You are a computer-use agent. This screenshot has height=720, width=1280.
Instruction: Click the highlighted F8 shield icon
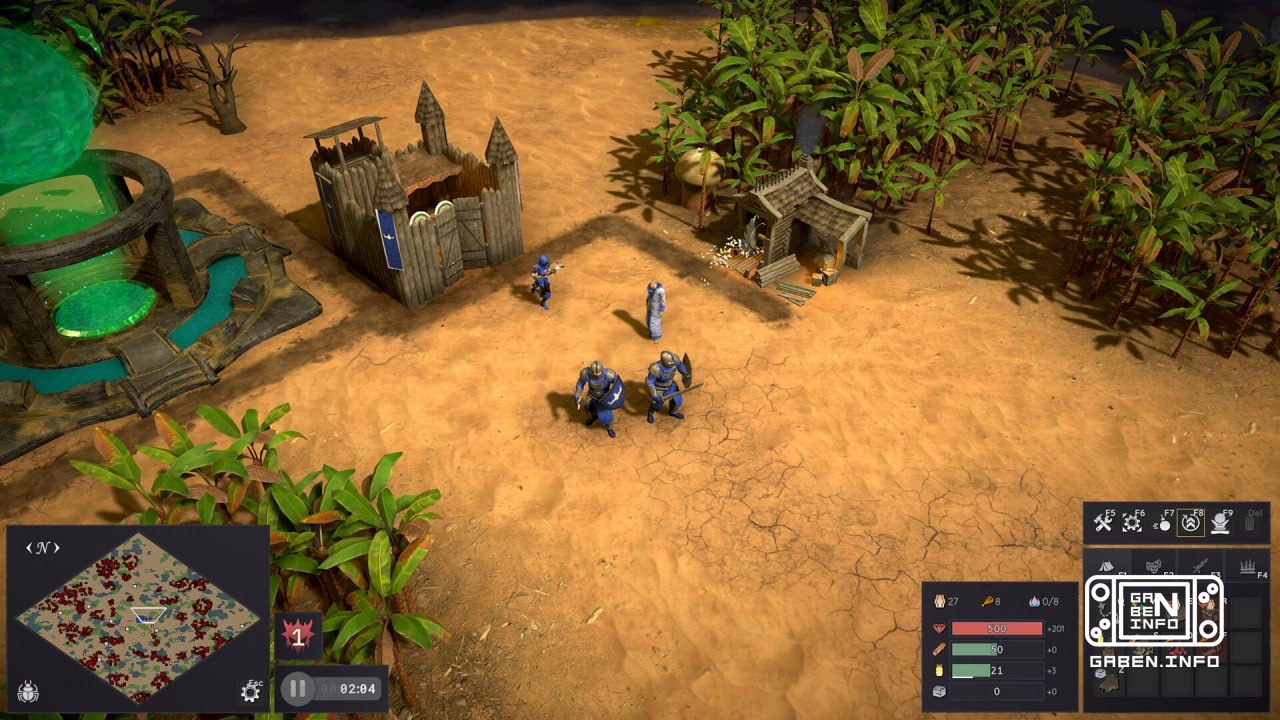click(x=1191, y=524)
